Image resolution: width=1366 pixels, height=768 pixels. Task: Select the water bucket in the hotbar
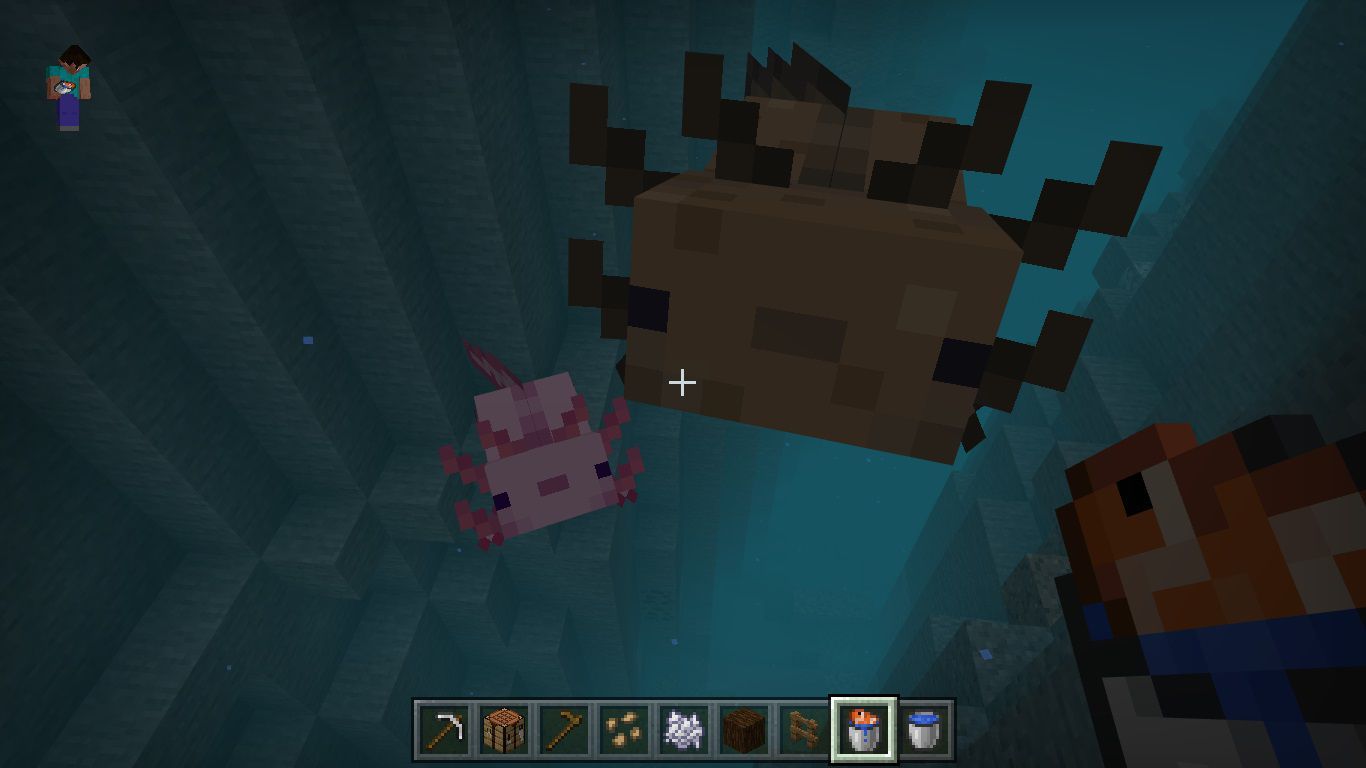(x=923, y=730)
